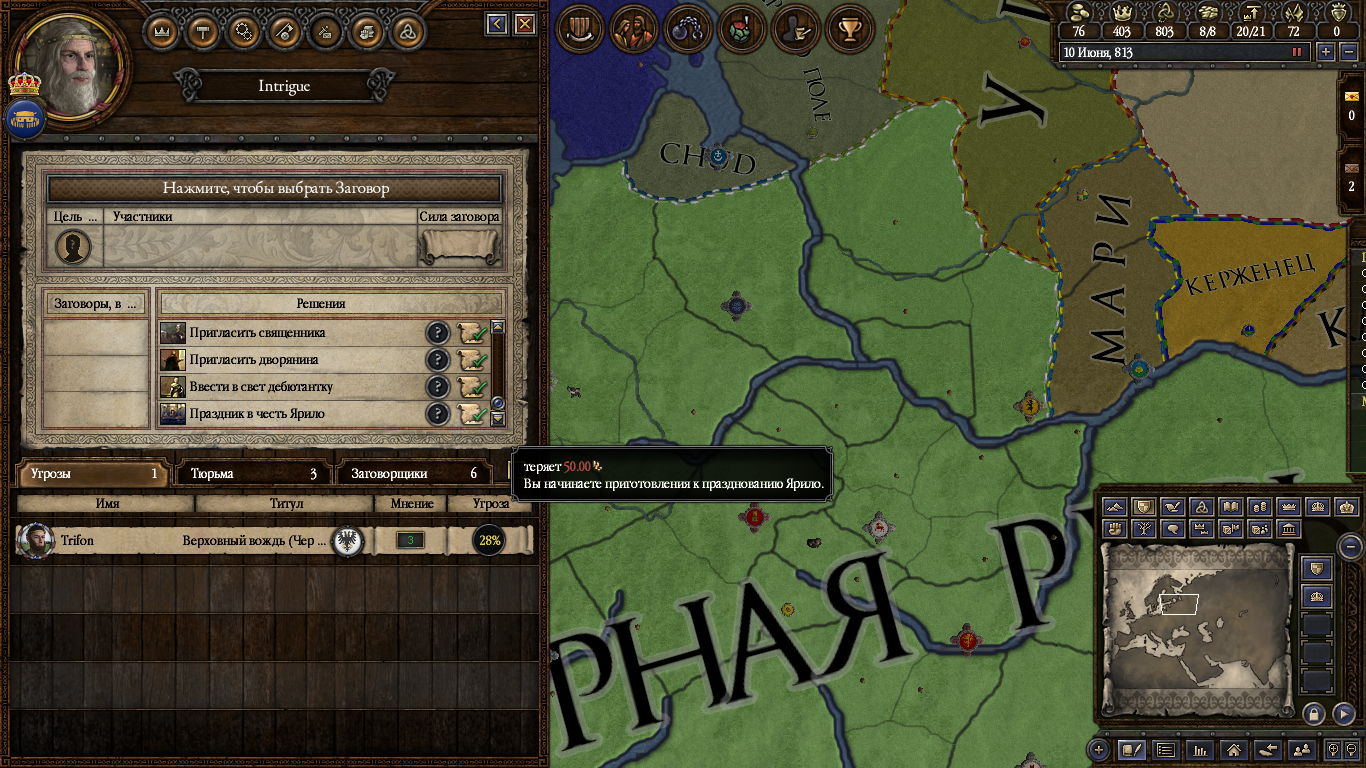Open the trophy icon menu
1366x768 pixels.
coord(851,28)
